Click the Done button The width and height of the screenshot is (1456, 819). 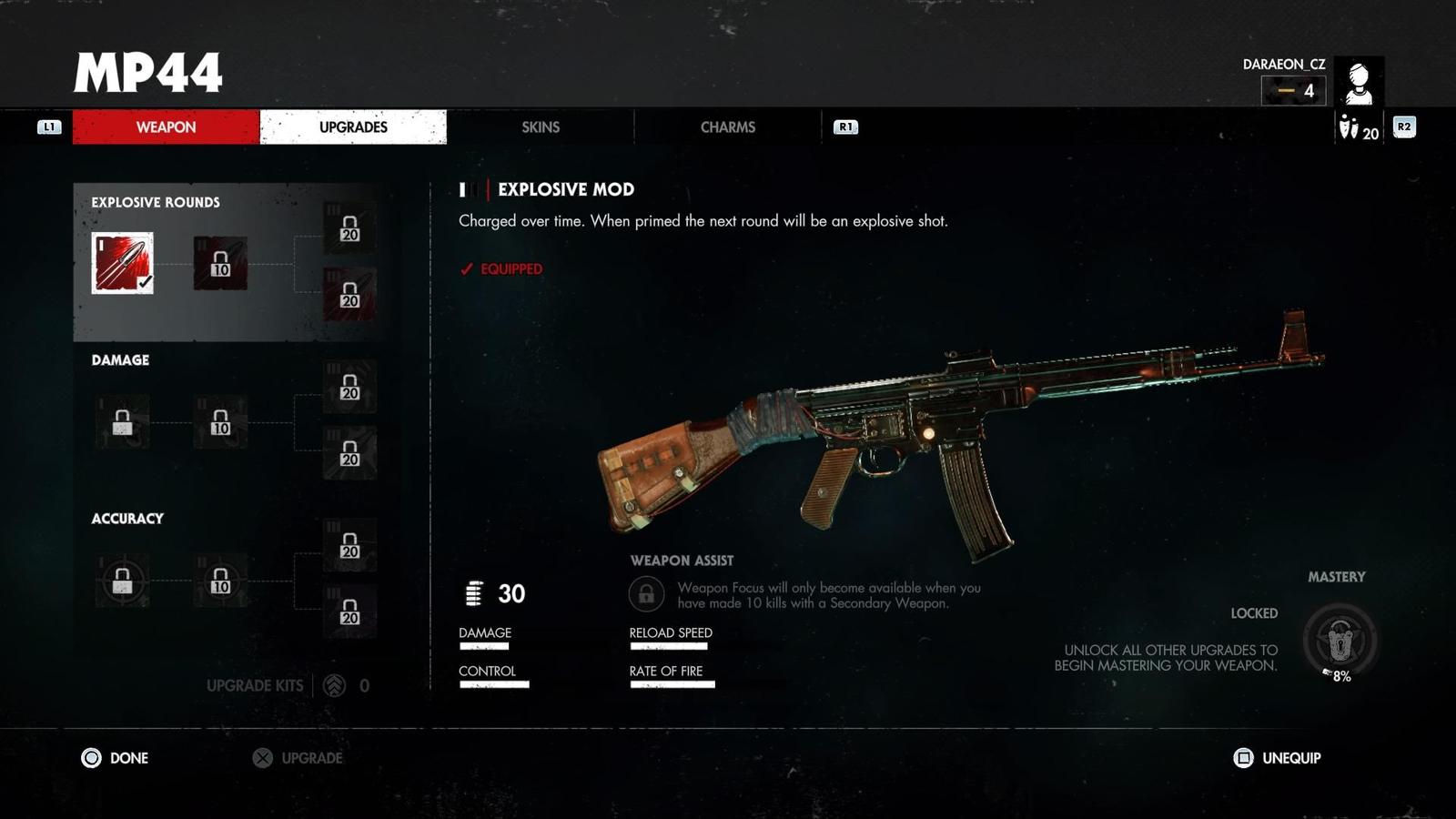click(x=116, y=758)
